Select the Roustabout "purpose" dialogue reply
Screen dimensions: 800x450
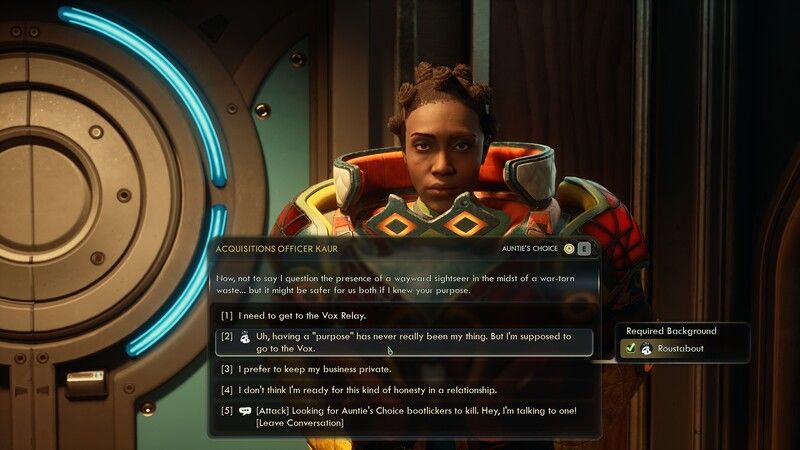(x=412, y=342)
